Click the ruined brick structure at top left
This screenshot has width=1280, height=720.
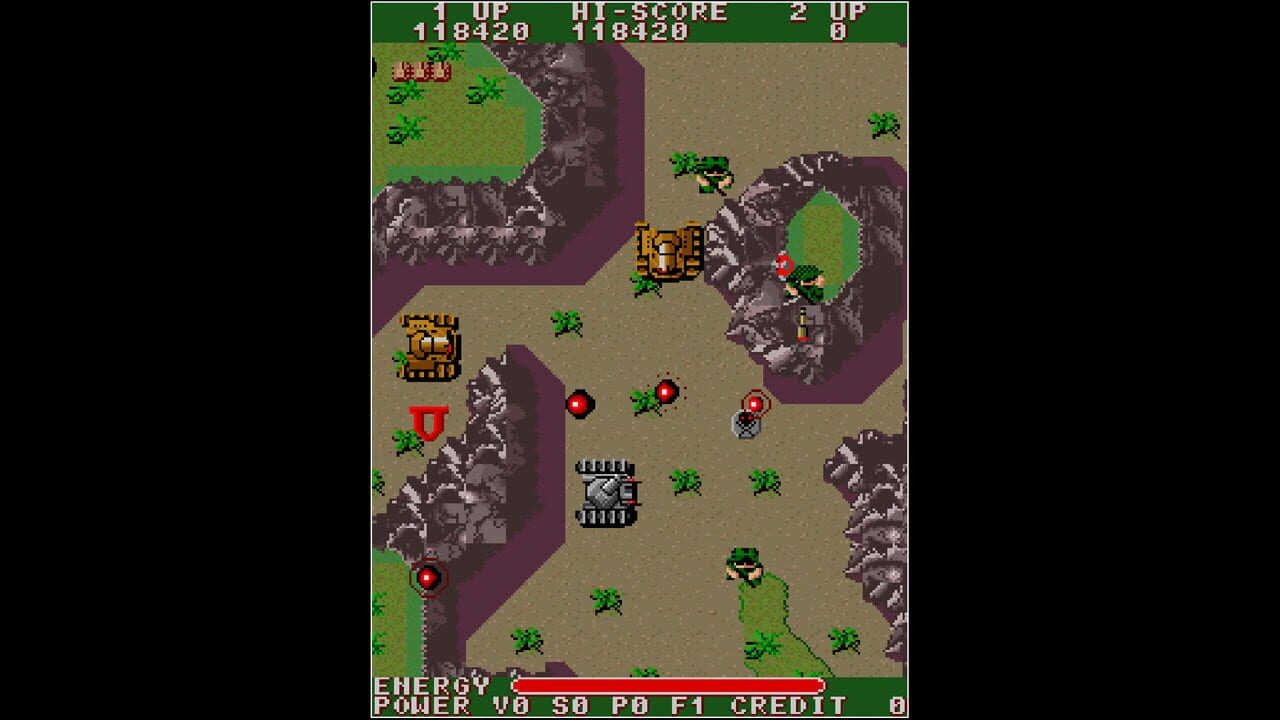422,71
